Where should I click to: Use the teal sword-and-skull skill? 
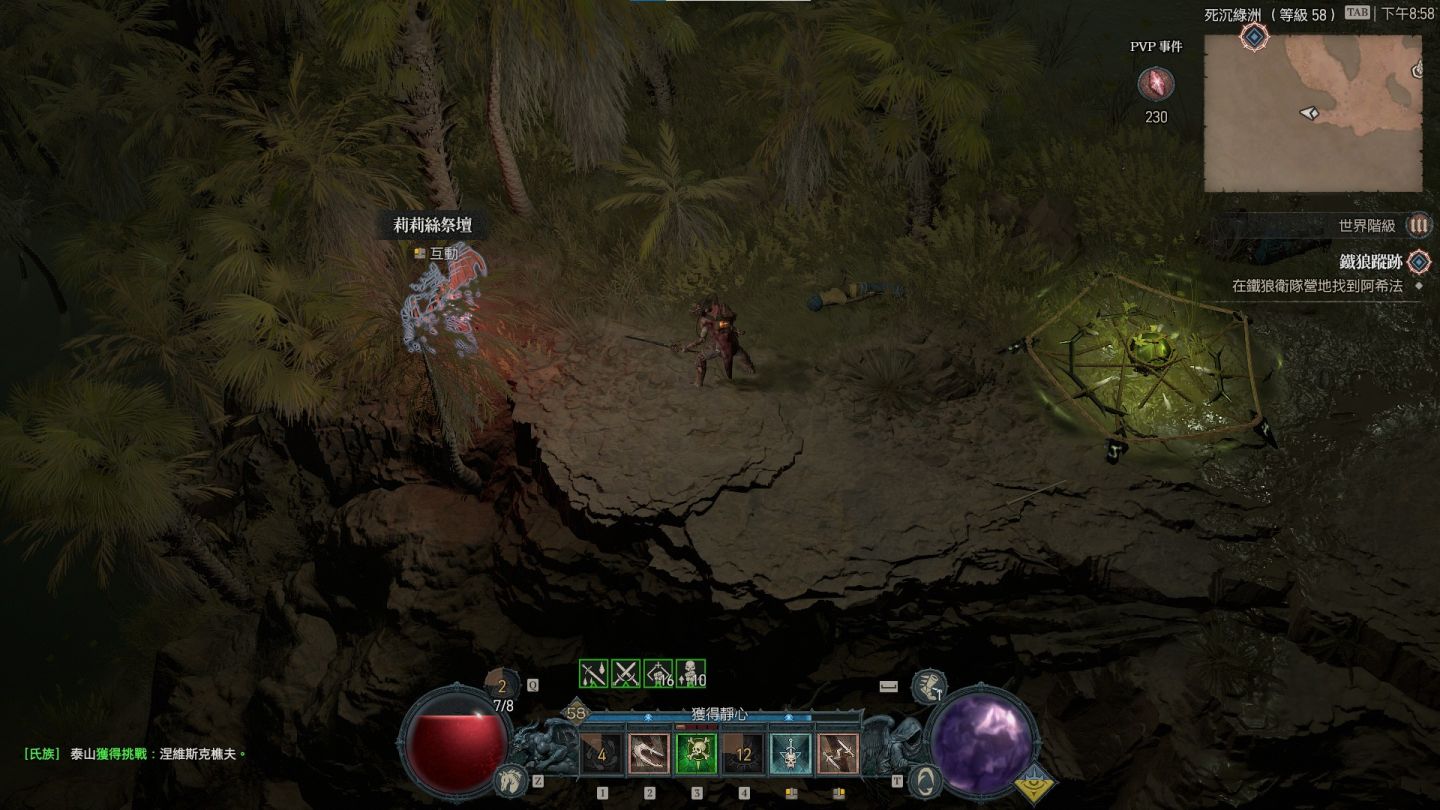(x=790, y=754)
